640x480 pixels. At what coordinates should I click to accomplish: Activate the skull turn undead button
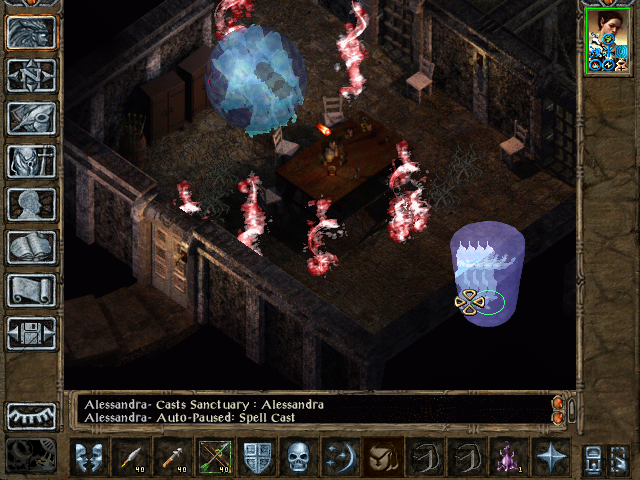[298, 457]
